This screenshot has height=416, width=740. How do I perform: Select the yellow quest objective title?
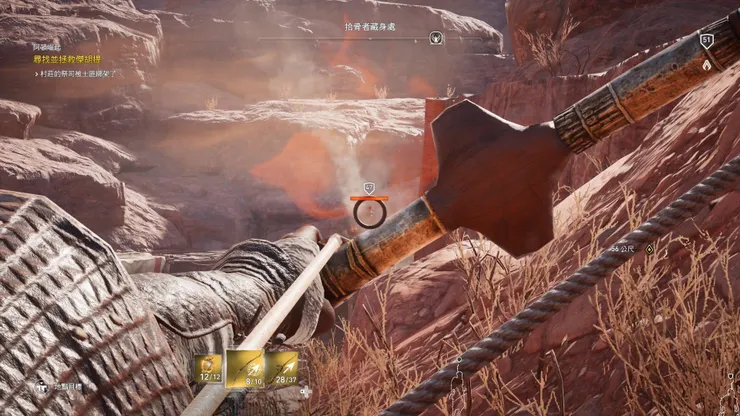click(67, 60)
